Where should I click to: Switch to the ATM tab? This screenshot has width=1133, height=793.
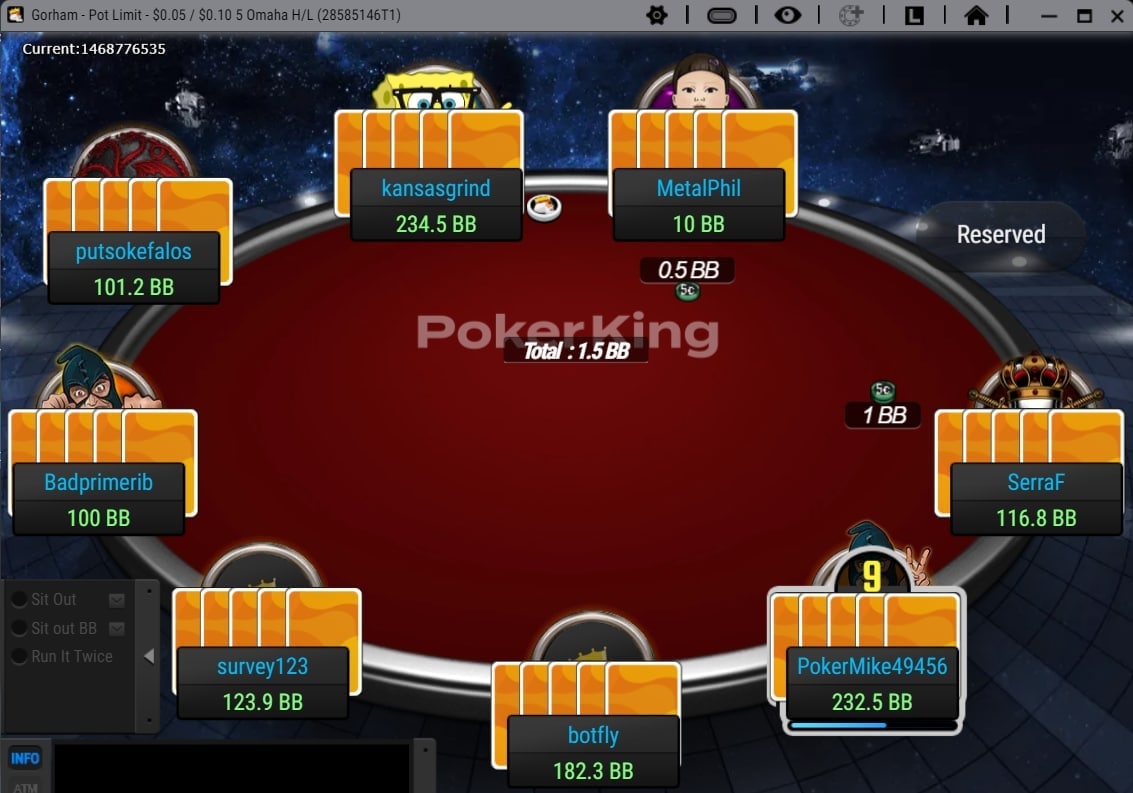pyautogui.click(x=25, y=786)
